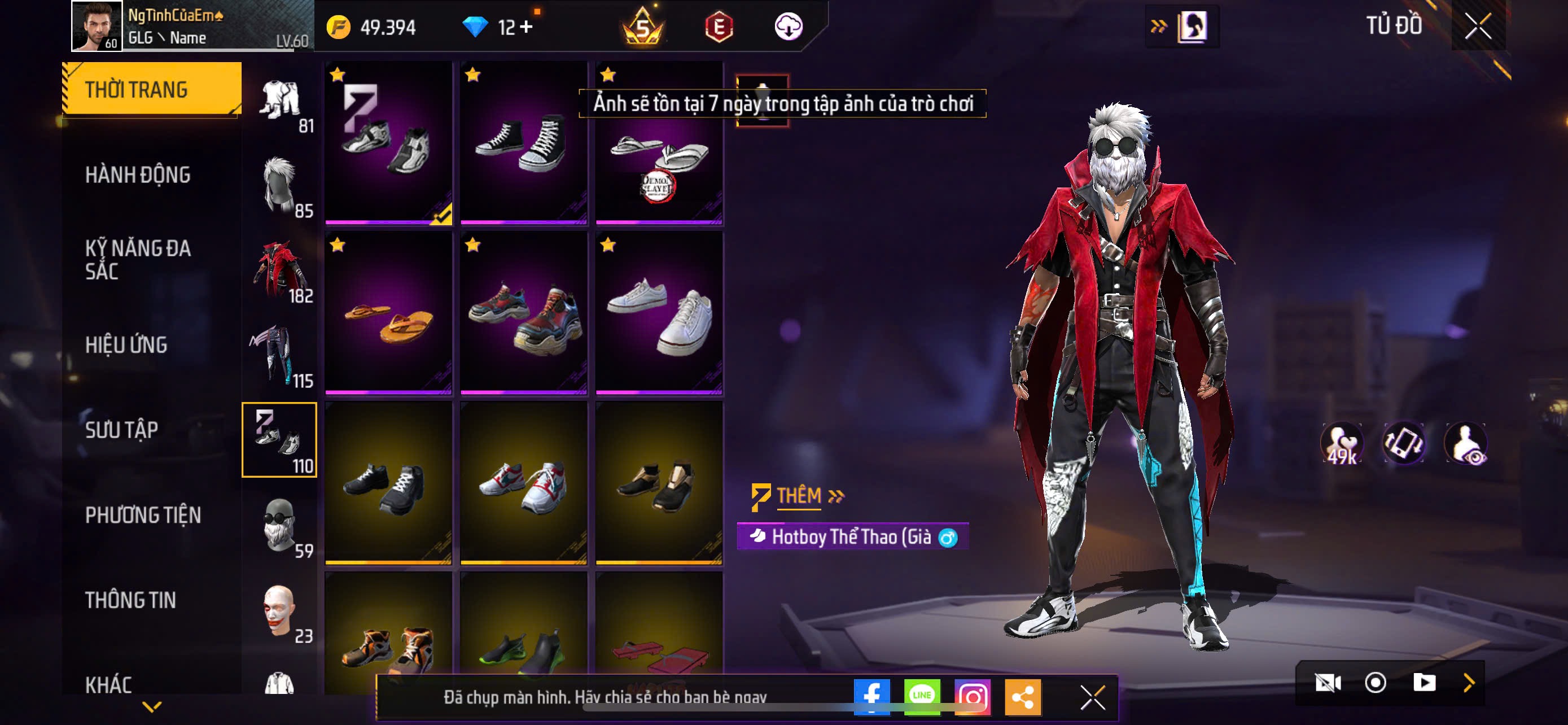The height and width of the screenshot is (725, 1568).
Task: Share the screenshot via Instagram
Action: pyautogui.click(x=972, y=696)
